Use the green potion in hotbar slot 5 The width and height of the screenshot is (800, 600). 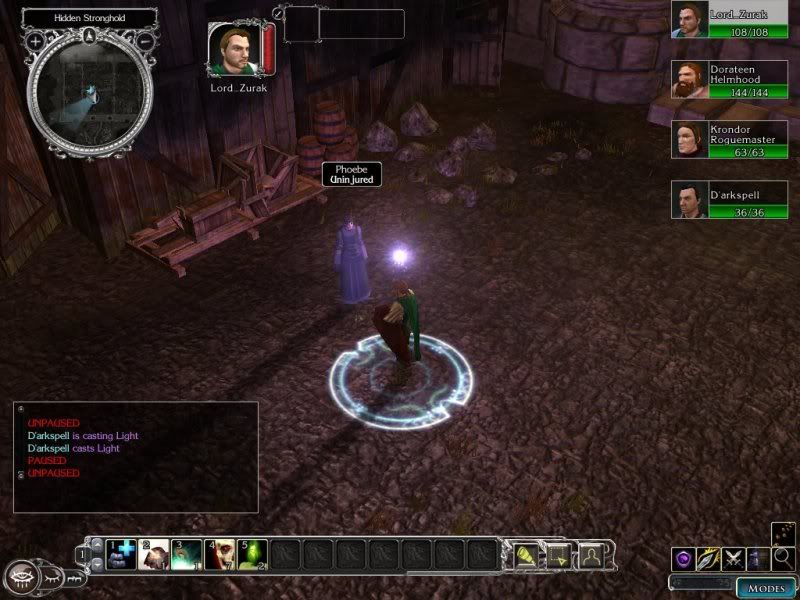point(250,553)
